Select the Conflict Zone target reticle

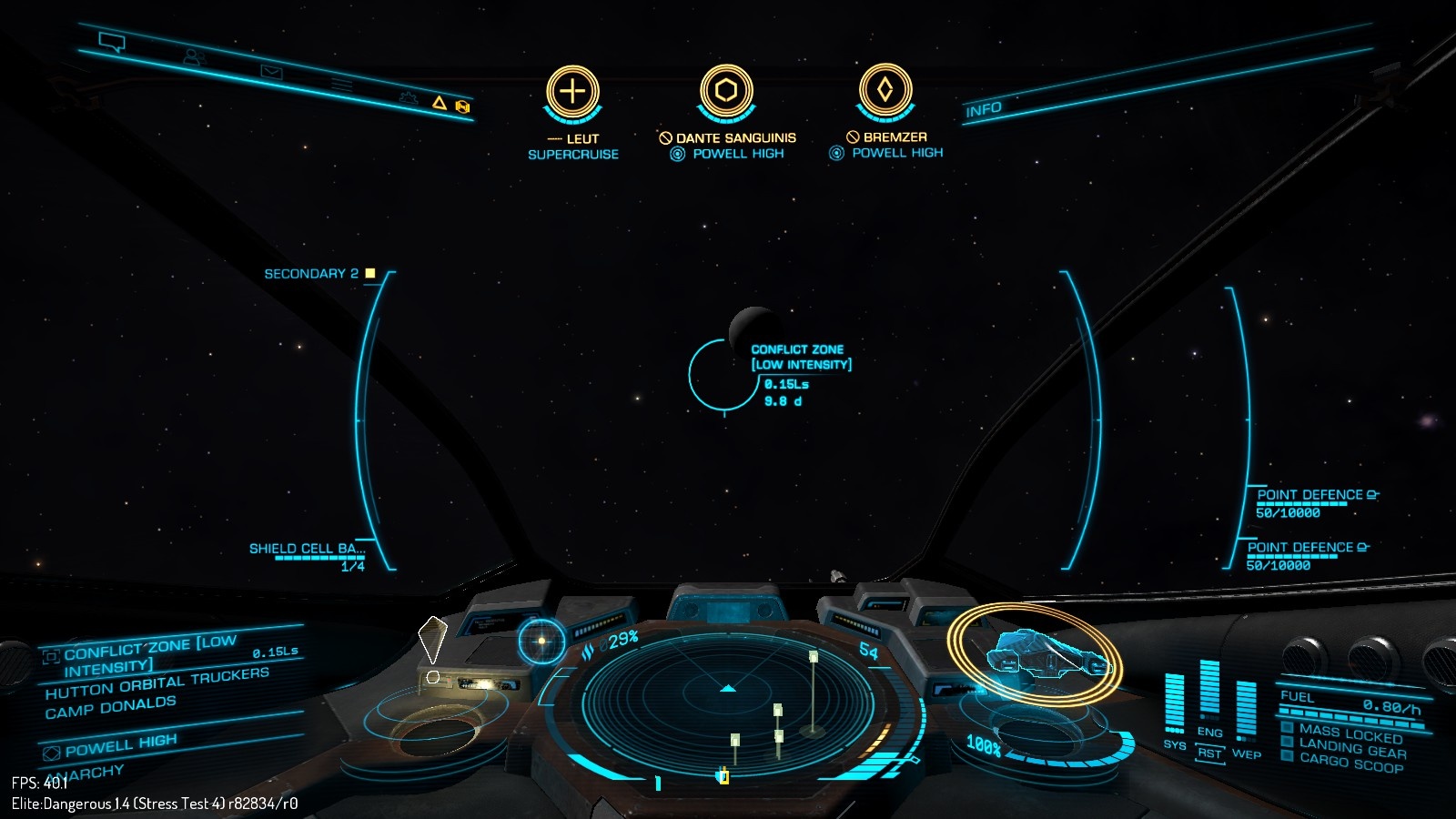[723, 375]
